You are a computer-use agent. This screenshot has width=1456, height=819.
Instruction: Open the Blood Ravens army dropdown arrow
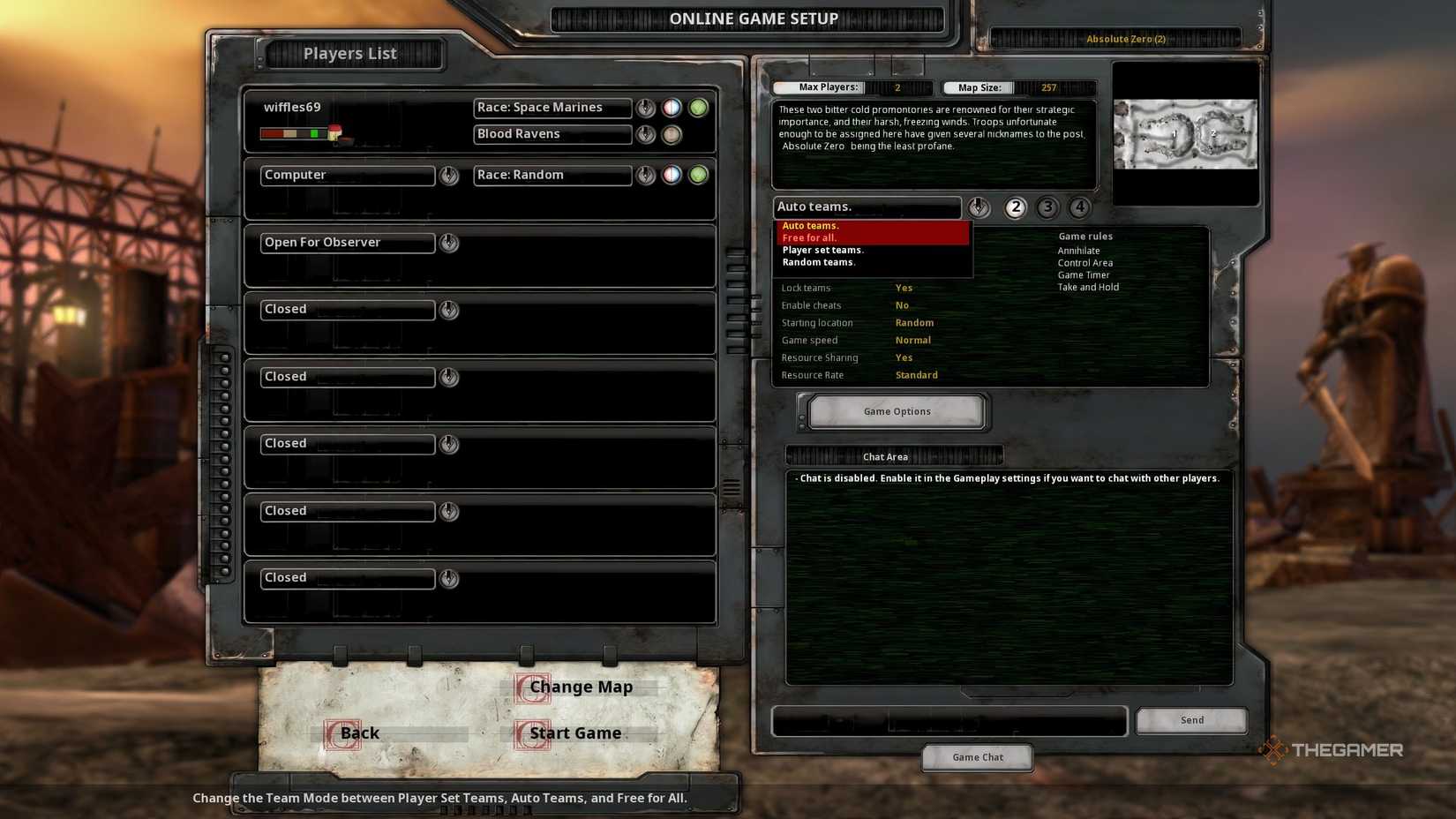pos(646,134)
